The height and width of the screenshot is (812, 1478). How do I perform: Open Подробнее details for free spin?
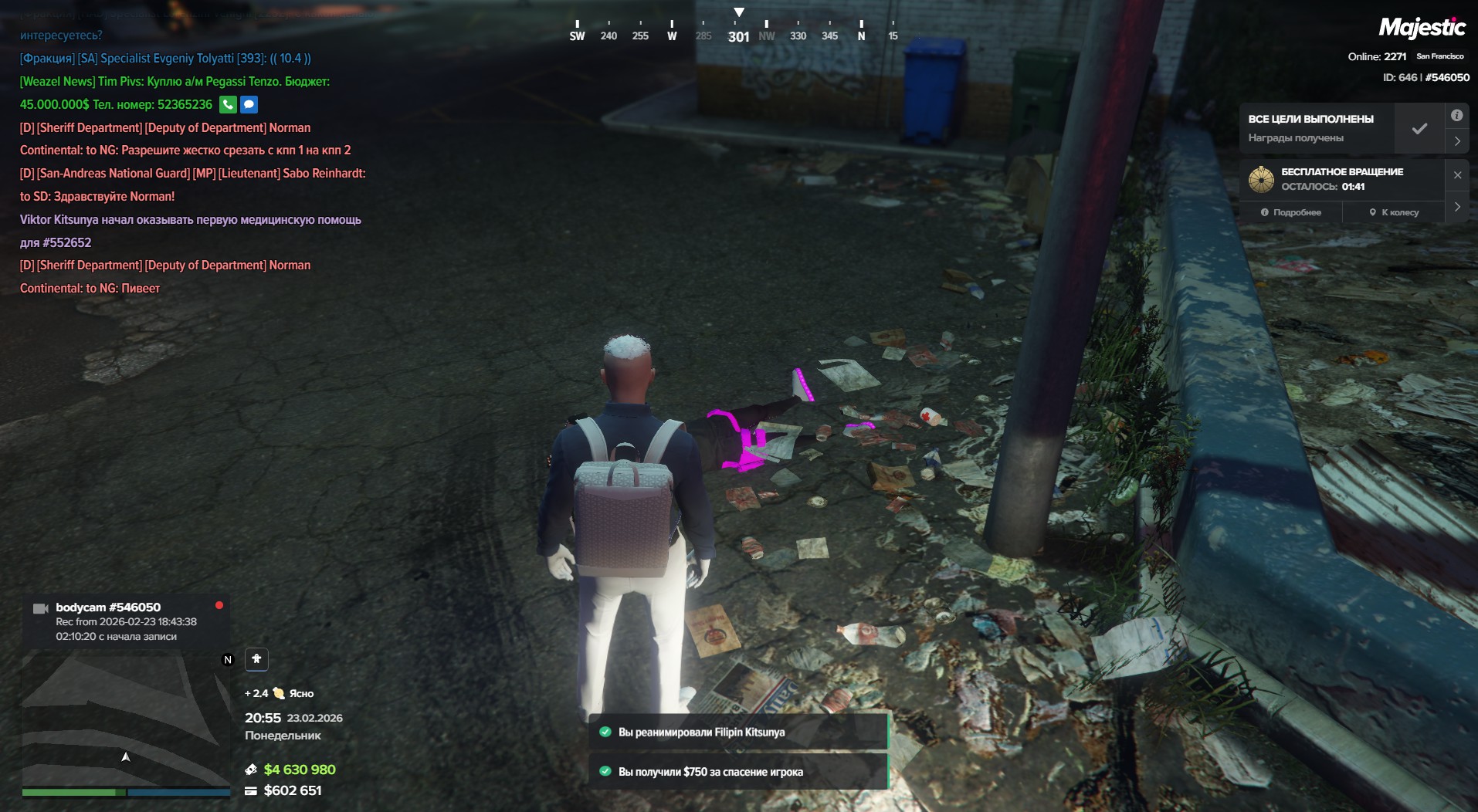tap(1291, 212)
